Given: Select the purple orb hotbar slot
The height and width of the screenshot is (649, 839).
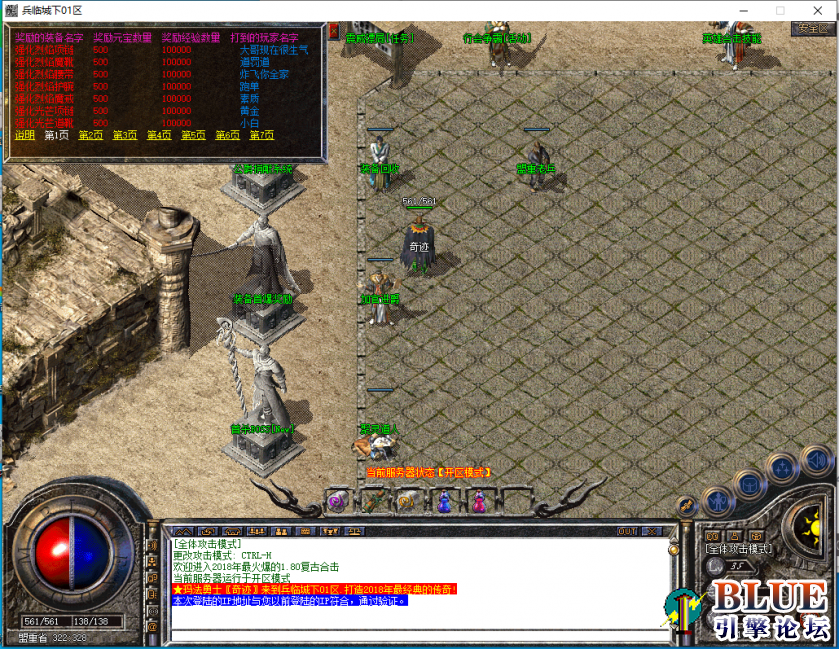Looking at the screenshot, I should (338, 501).
